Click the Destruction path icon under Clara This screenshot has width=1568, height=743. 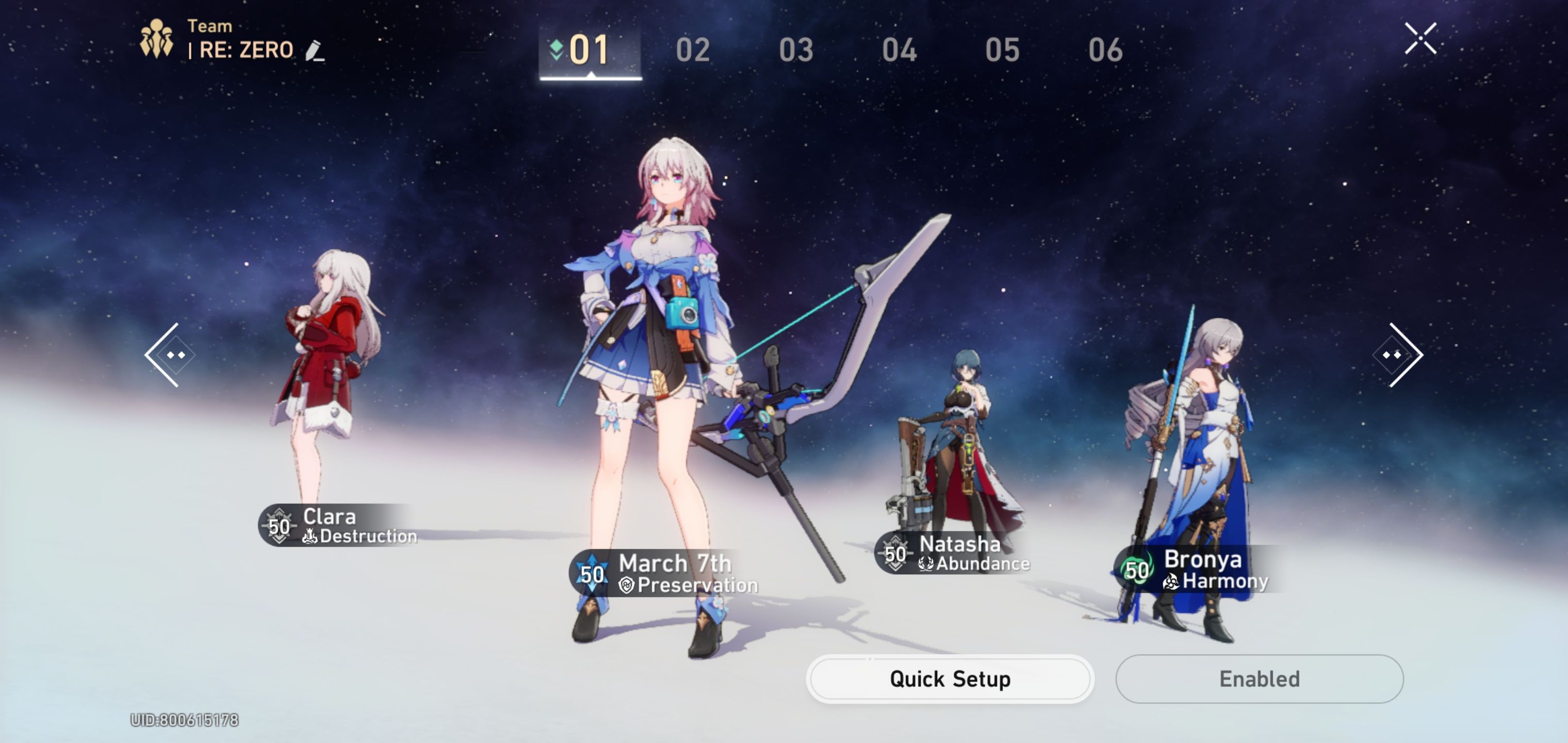coord(312,537)
